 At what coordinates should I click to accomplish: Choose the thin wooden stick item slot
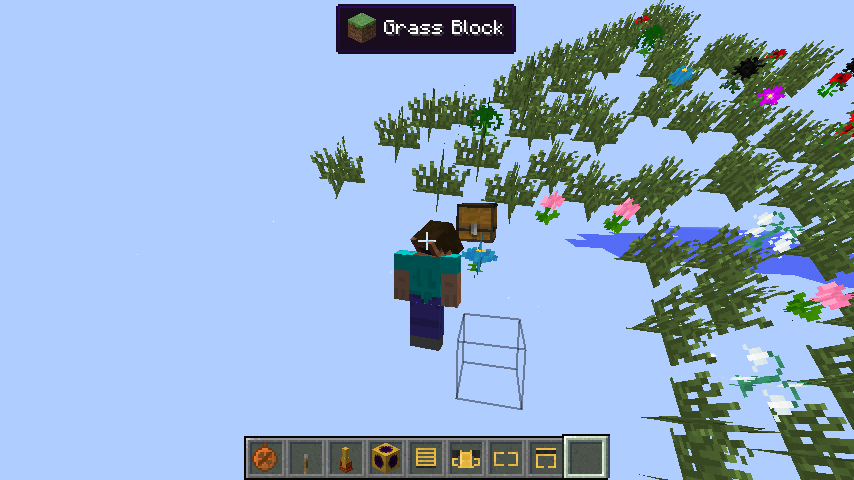pyautogui.click(x=305, y=459)
